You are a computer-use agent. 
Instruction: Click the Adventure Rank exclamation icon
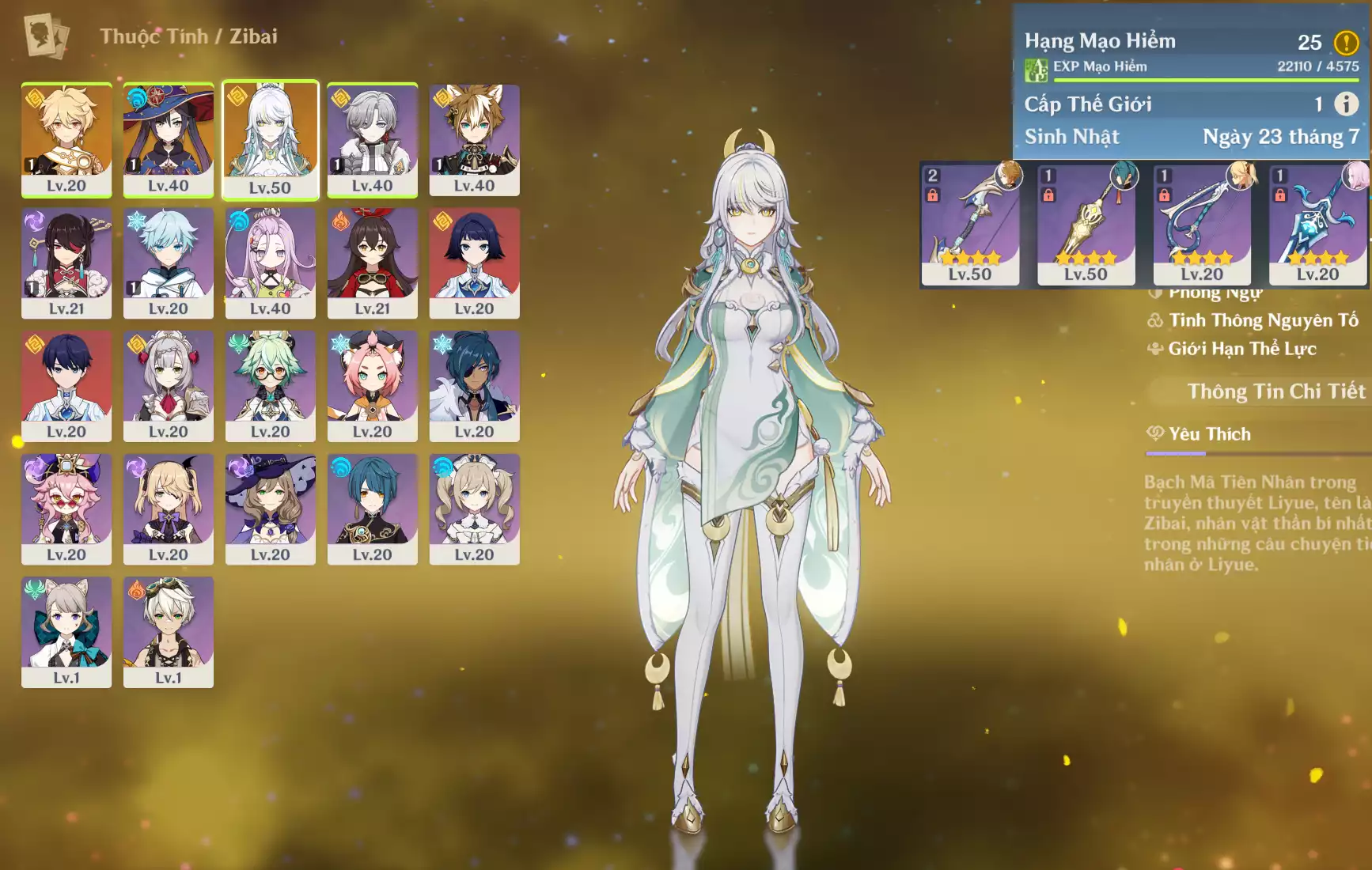[x=1346, y=42]
